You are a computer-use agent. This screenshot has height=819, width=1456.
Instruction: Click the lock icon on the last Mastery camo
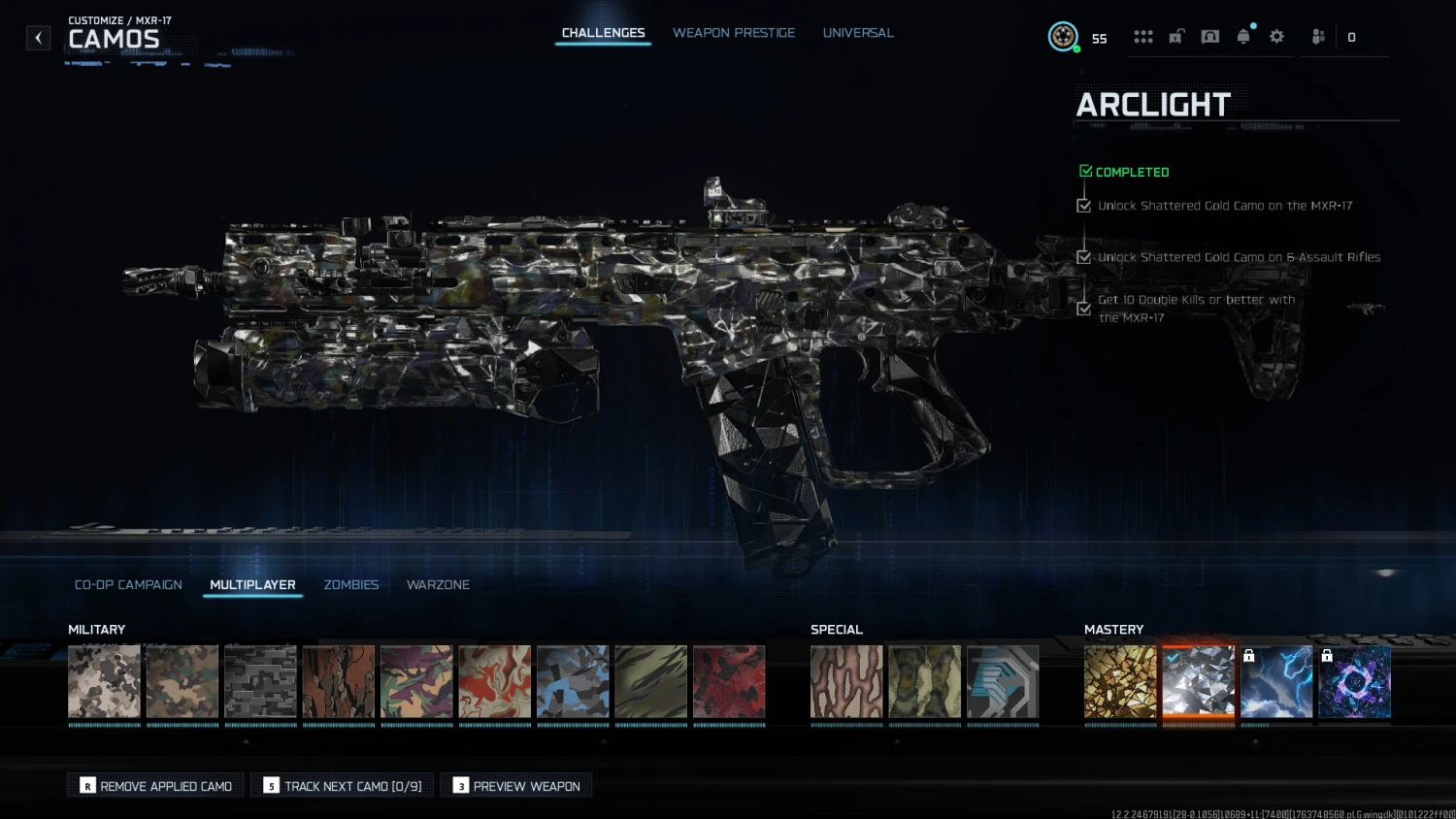point(1327,655)
